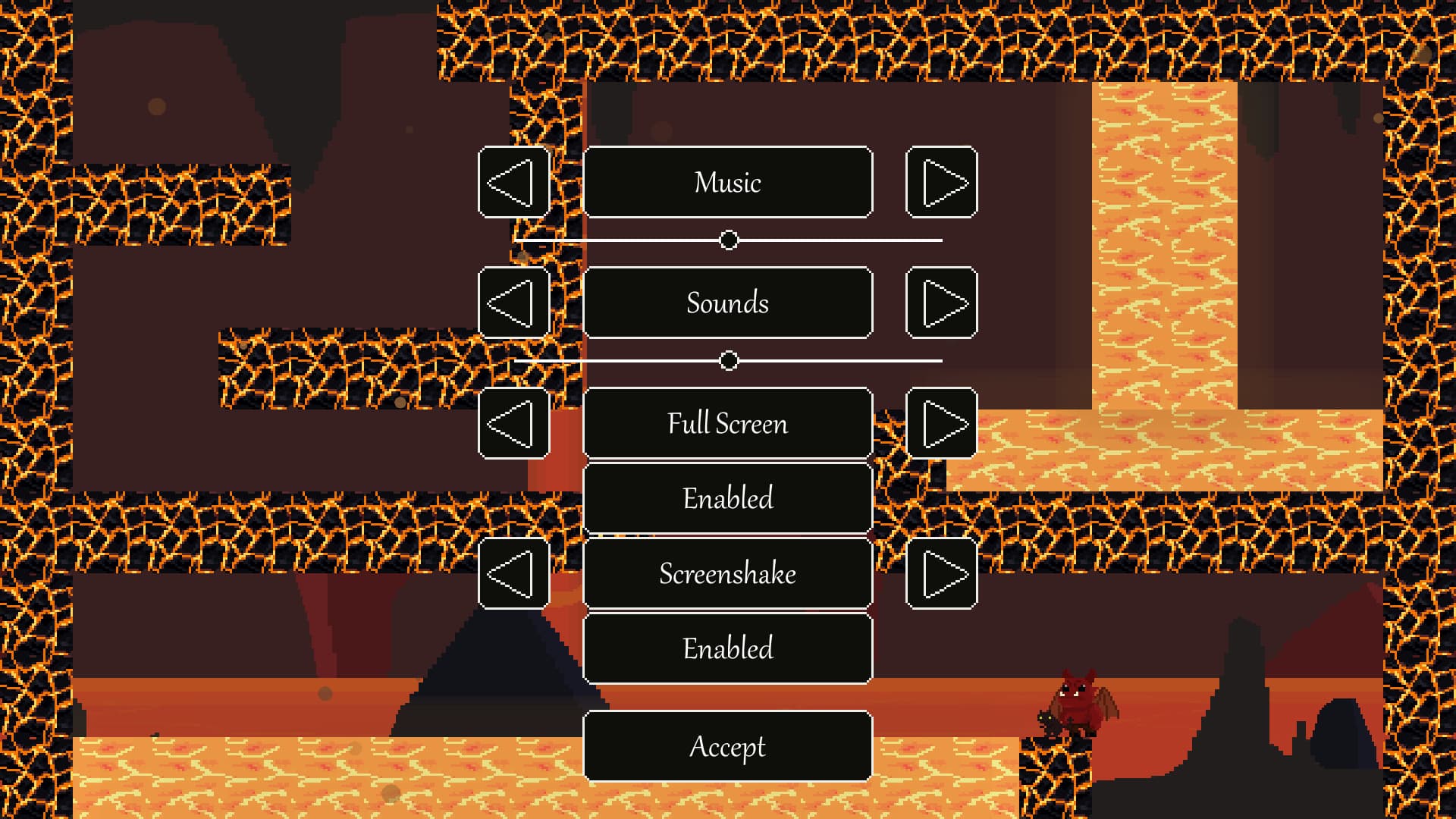Toggle the Full Screen Enabled setting
The image size is (1456, 819).
728,497
